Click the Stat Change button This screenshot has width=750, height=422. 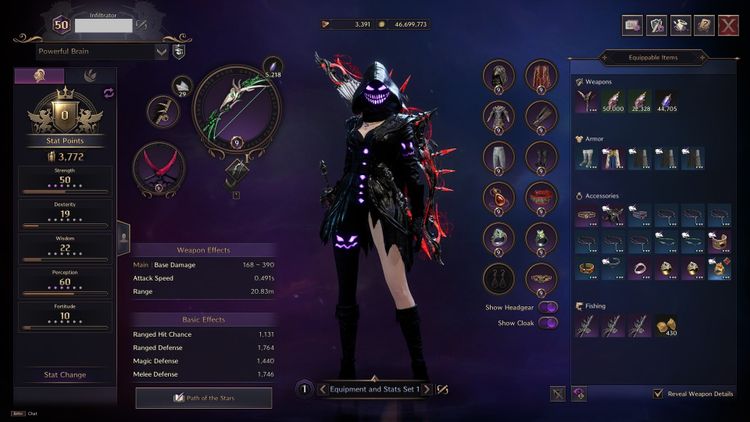coord(65,375)
